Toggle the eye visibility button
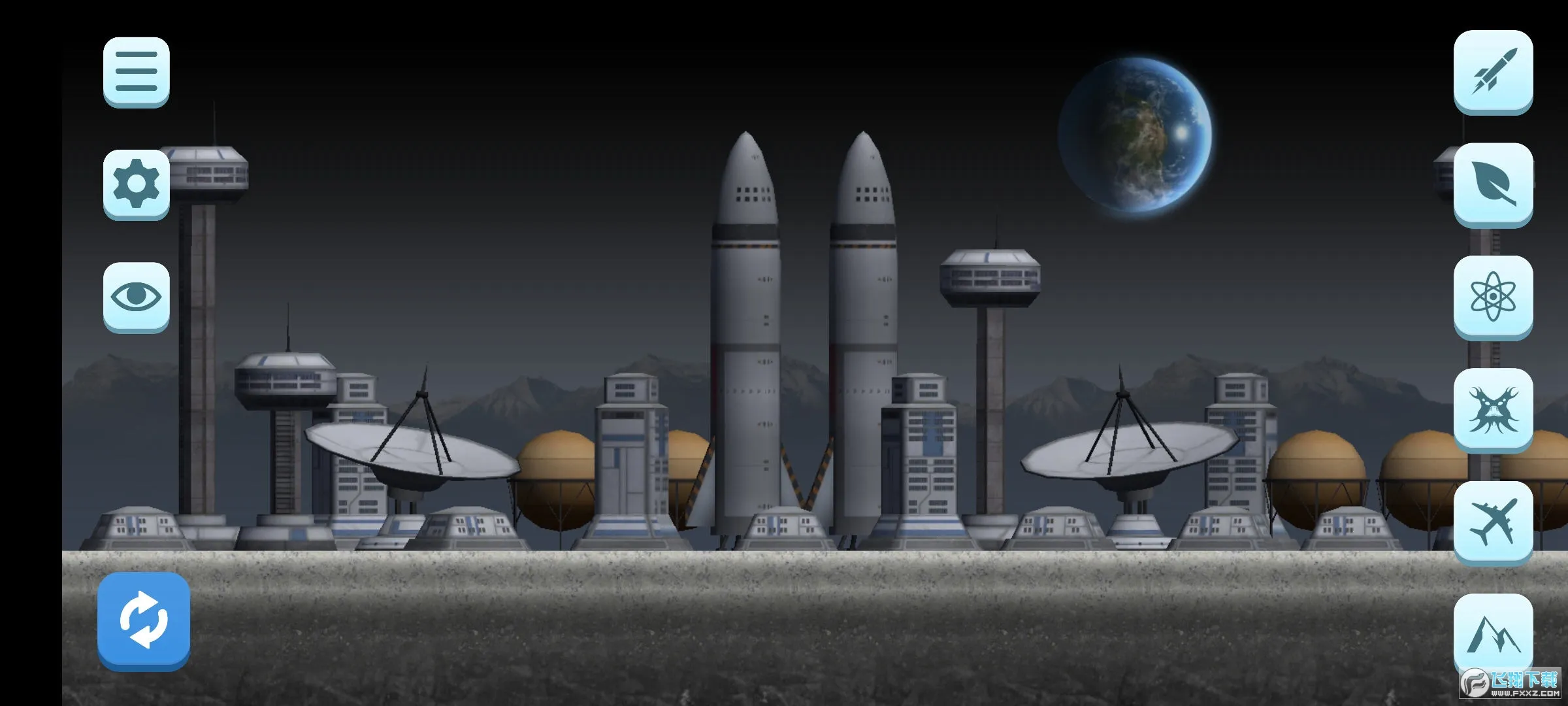1568x706 pixels. pyautogui.click(x=136, y=296)
